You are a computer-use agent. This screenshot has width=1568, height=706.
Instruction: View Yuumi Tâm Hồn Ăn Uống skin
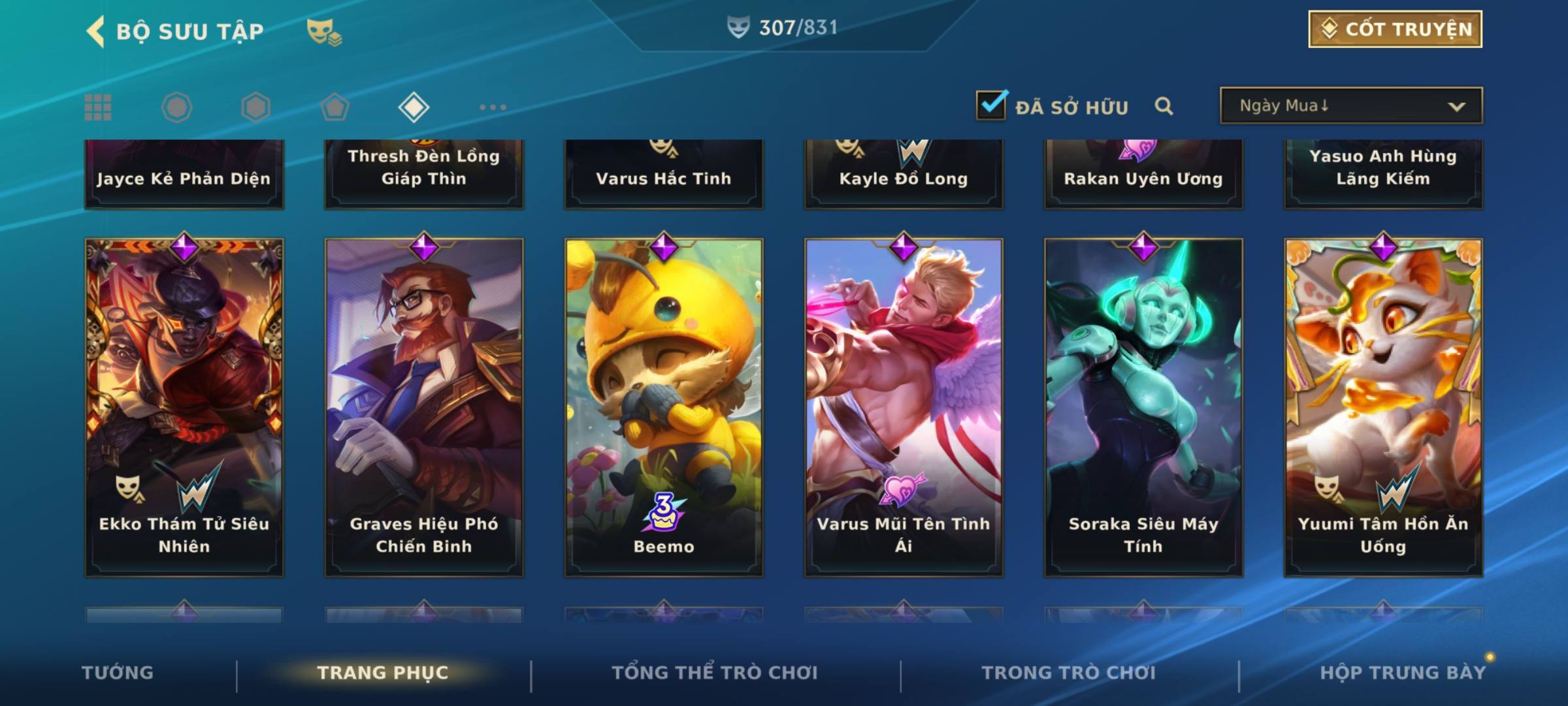point(1383,407)
